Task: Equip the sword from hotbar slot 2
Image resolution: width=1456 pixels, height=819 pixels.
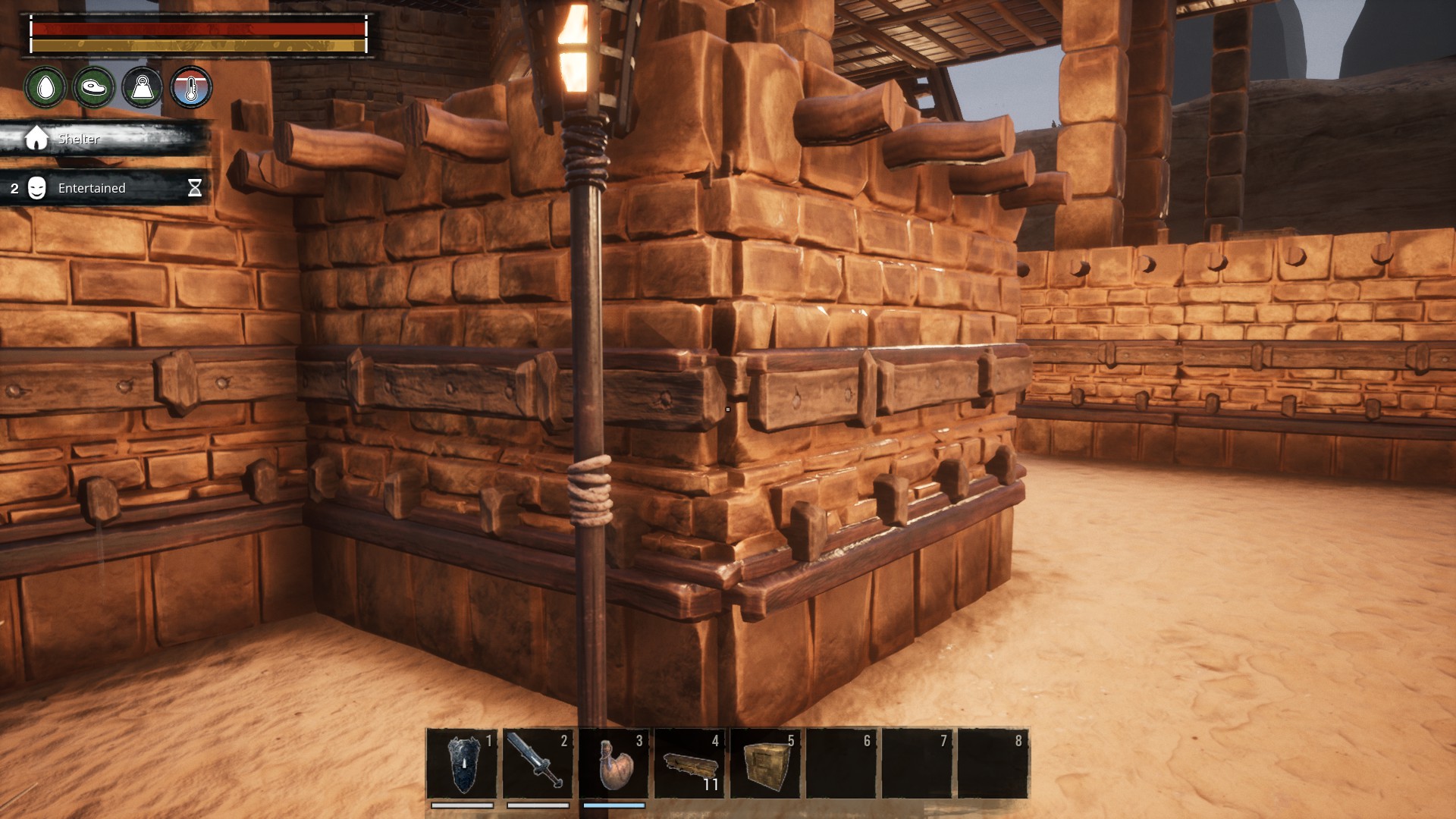Action: (537, 764)
